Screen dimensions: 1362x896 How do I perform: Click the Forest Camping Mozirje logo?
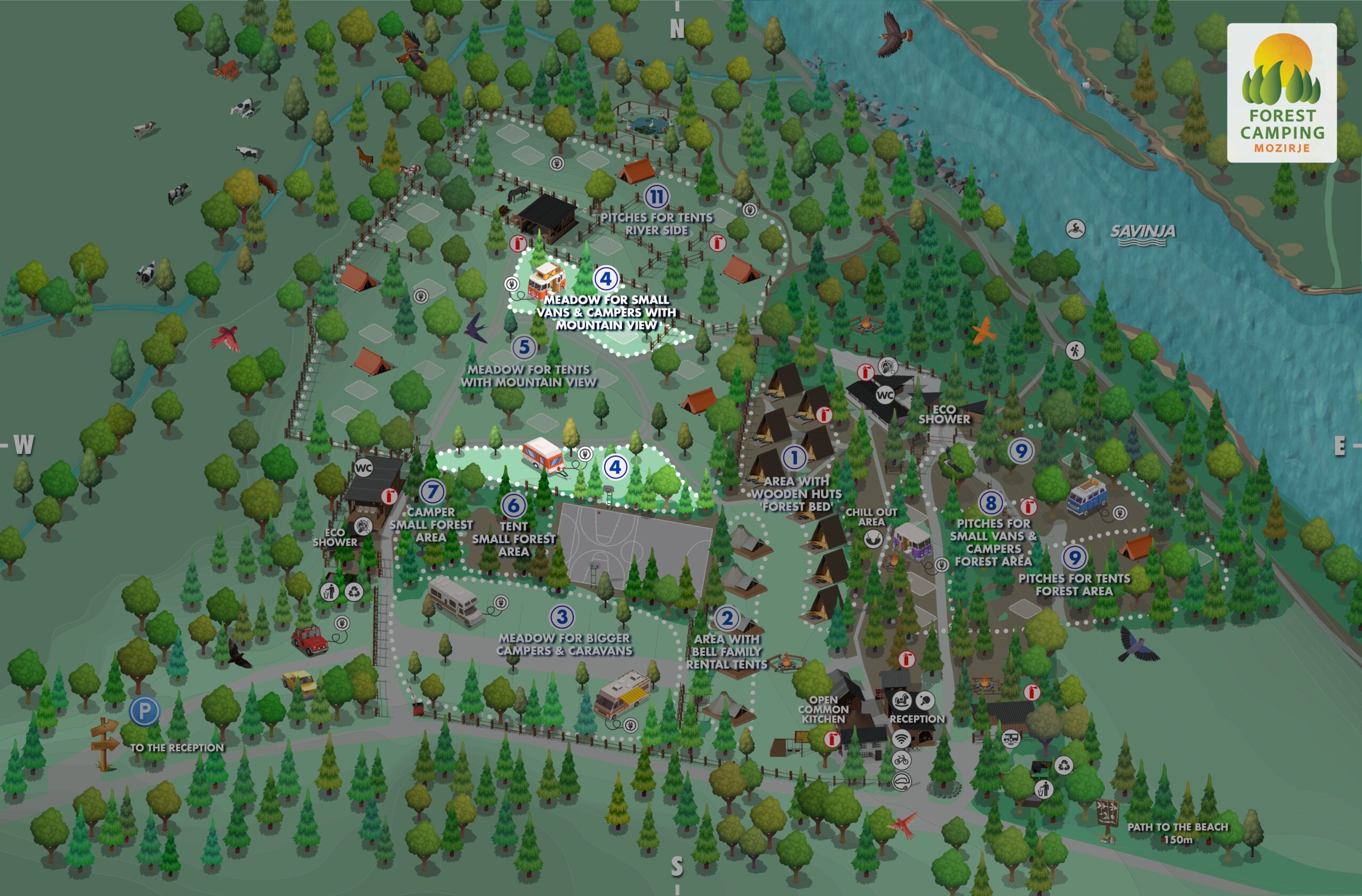click(1281, 93)
